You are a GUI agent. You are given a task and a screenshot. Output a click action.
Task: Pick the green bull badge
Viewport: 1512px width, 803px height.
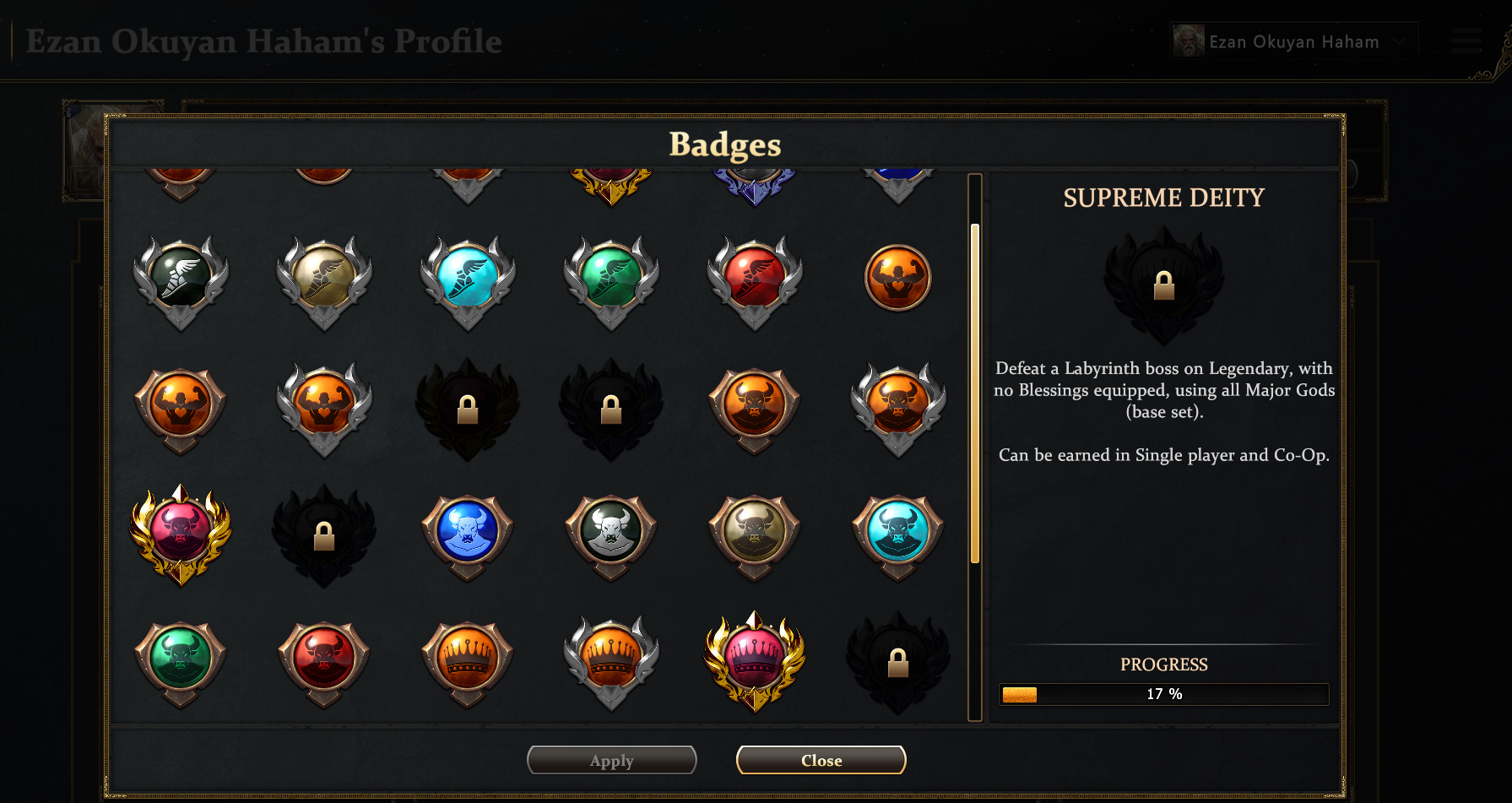181,660
